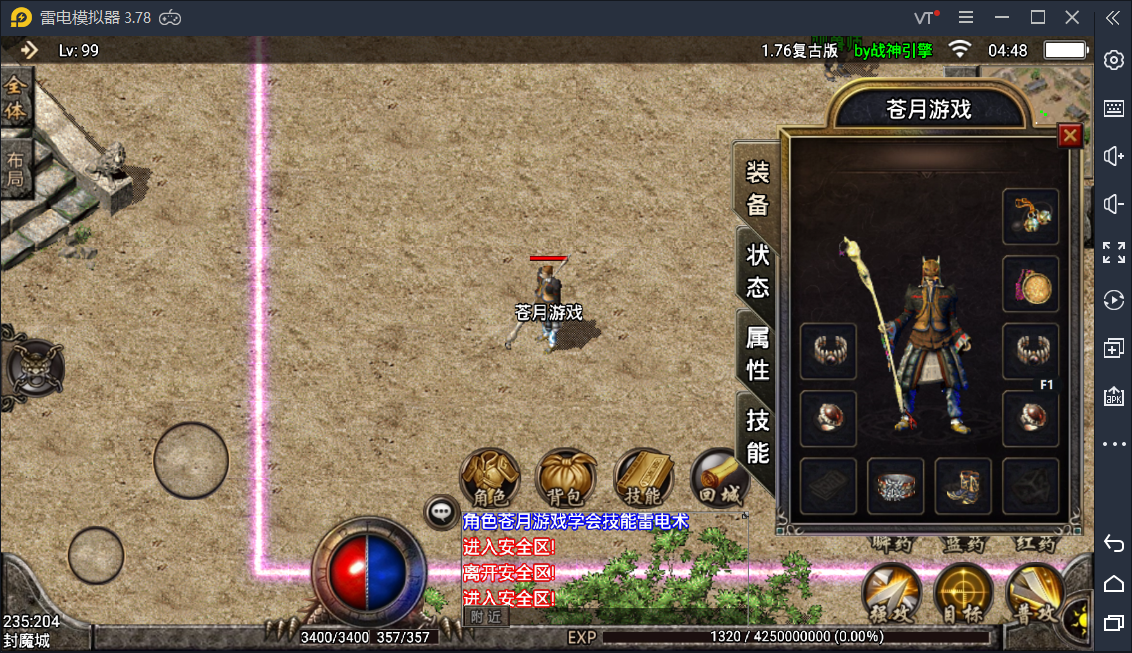Tap the 目标 target selection button
This screenshot has width=1132, height=653.
[962, 594]
